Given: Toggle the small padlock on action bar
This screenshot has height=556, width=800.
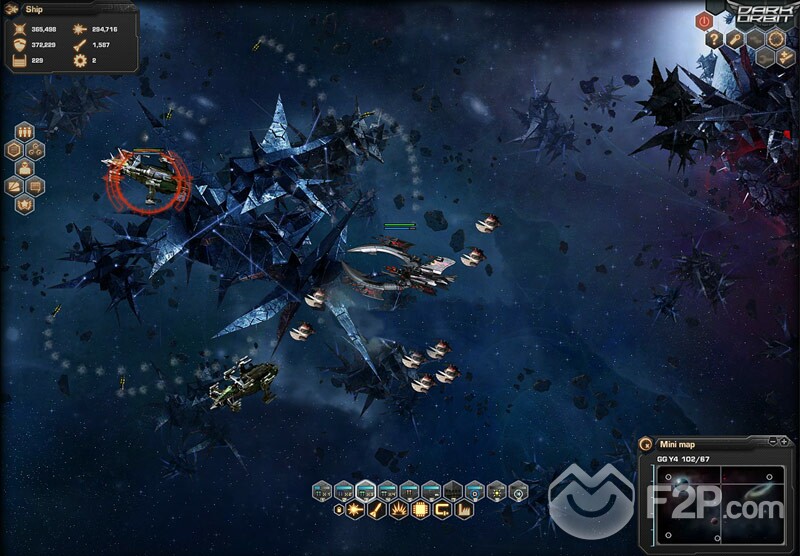Looking at the screenshot, I should pos(337,511).
